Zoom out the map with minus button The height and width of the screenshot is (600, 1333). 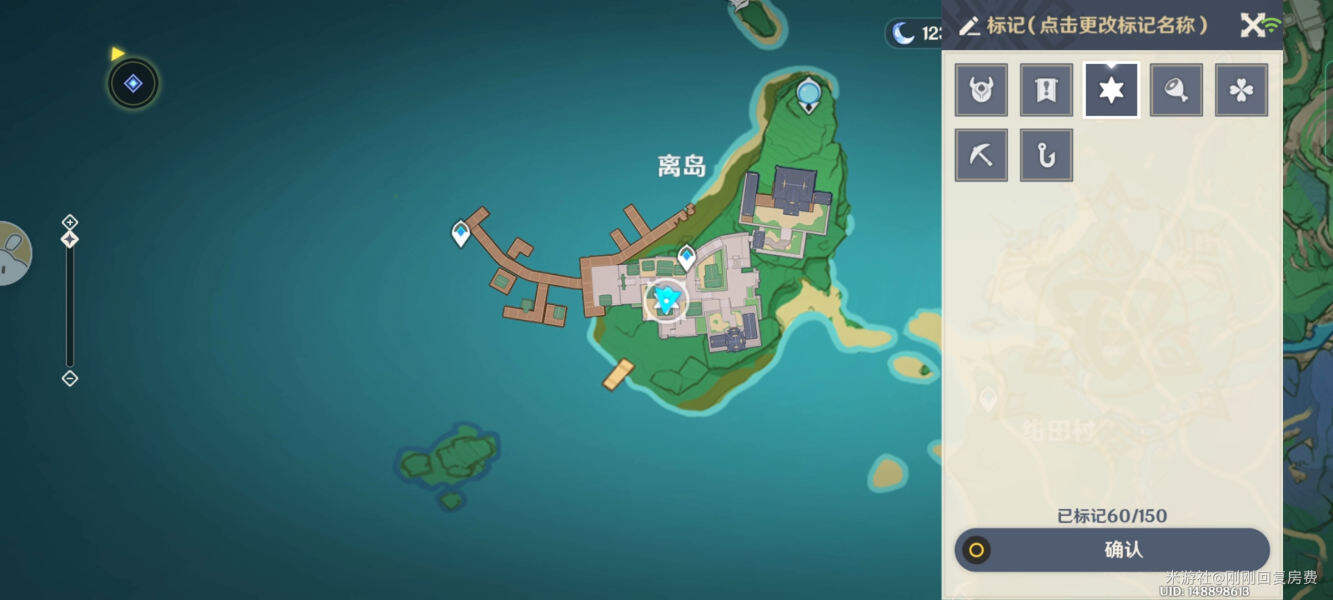coord(70,378)
